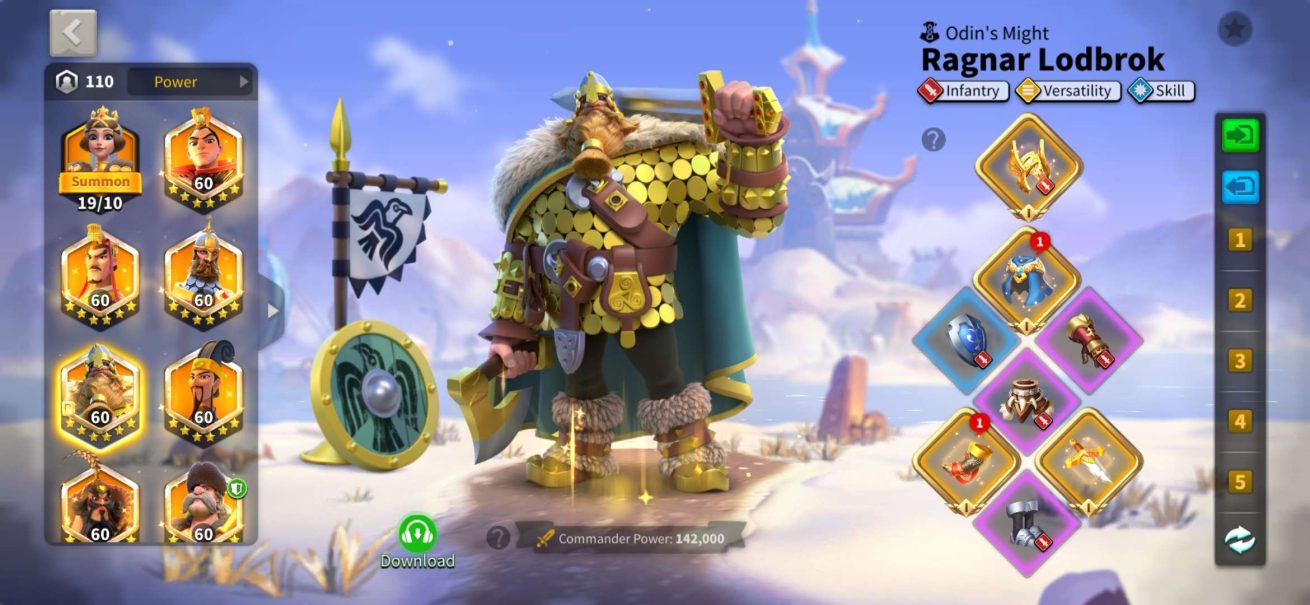Image resolution: width=1310 pixels, height=605 pixels.
Task: Switch to equipment preset 3
Action: click(1240, 361)
